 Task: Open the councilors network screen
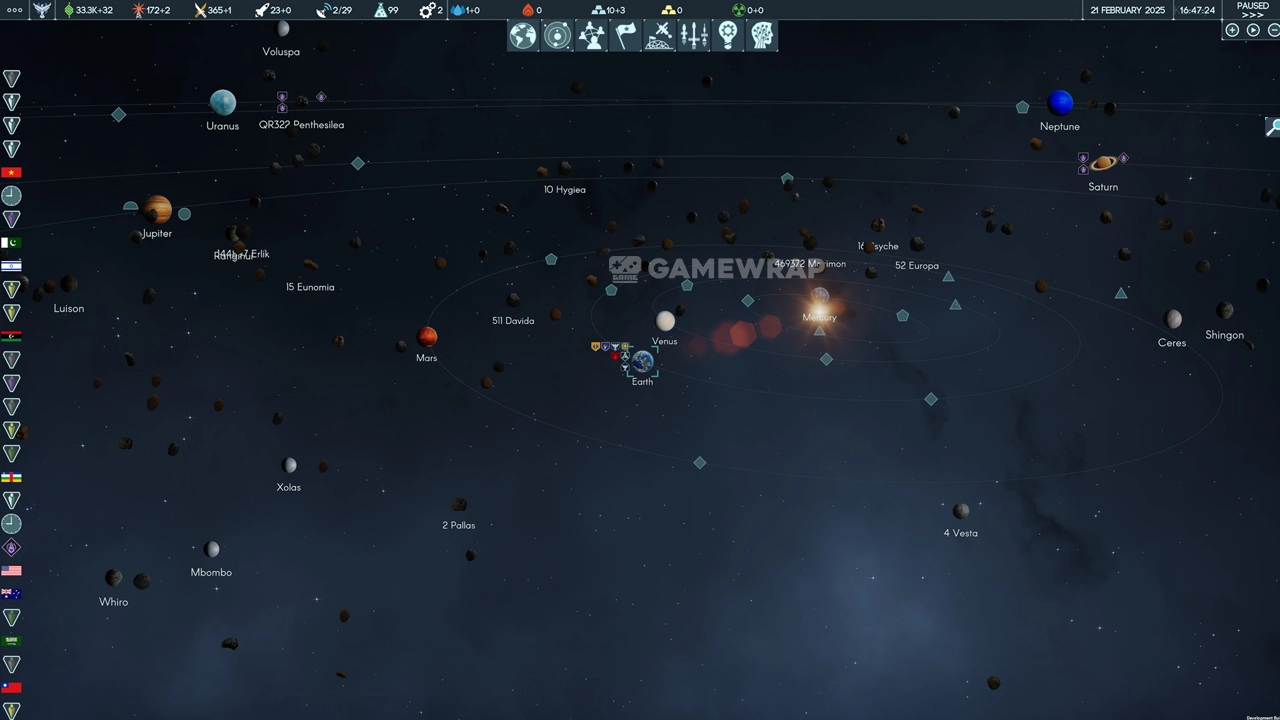(x=591, y=36)
